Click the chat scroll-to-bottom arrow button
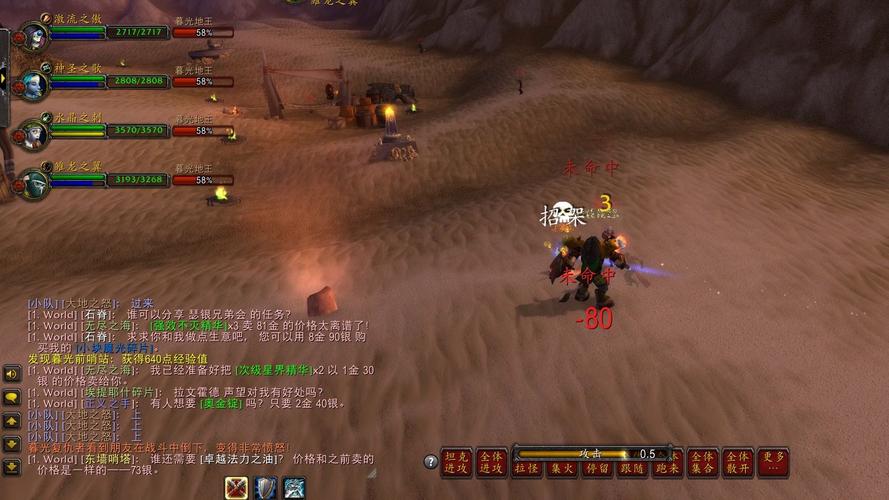The image size is (889, 500). coord(11,466)
